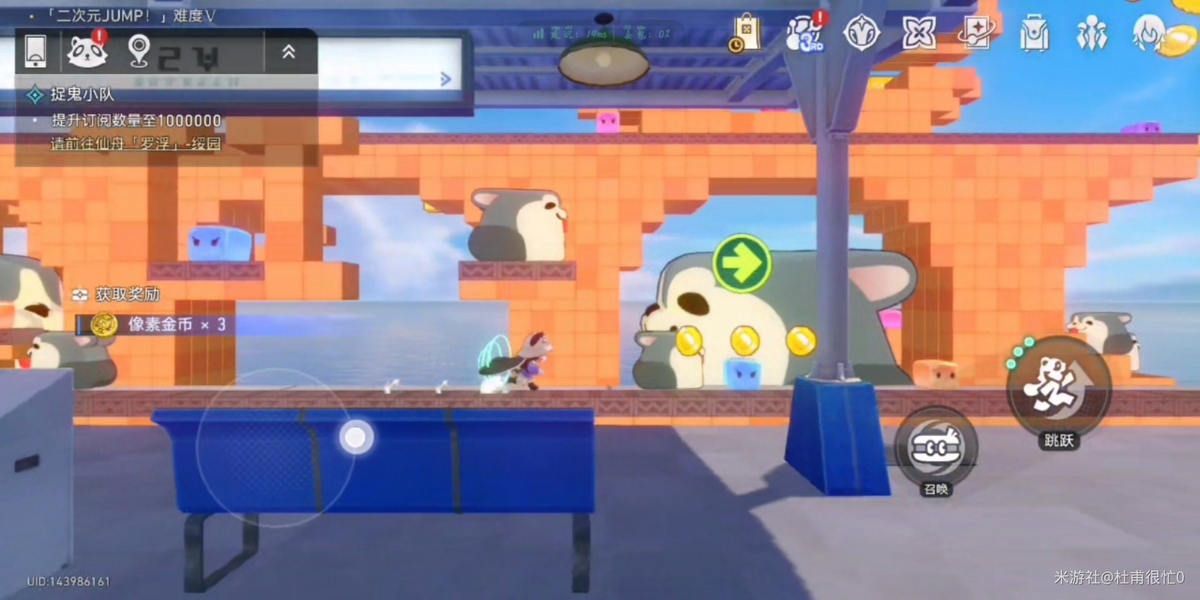This screenshot has width=1200, height=600.
Task: Open the shopping bag store icon
Action: pyautogui.click(x=746, y=32)
